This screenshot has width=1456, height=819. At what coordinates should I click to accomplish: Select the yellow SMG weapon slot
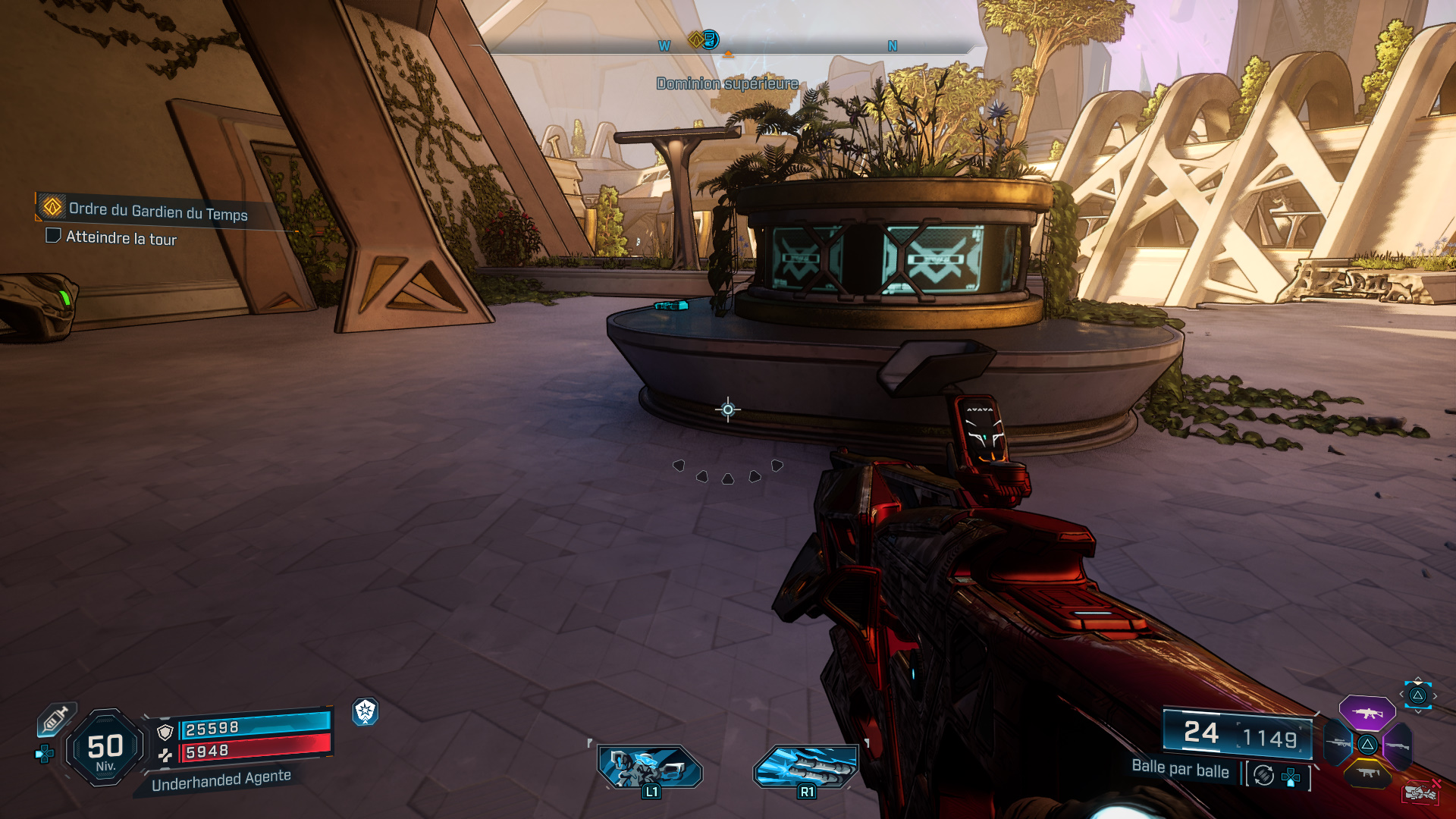[1367, 773]
